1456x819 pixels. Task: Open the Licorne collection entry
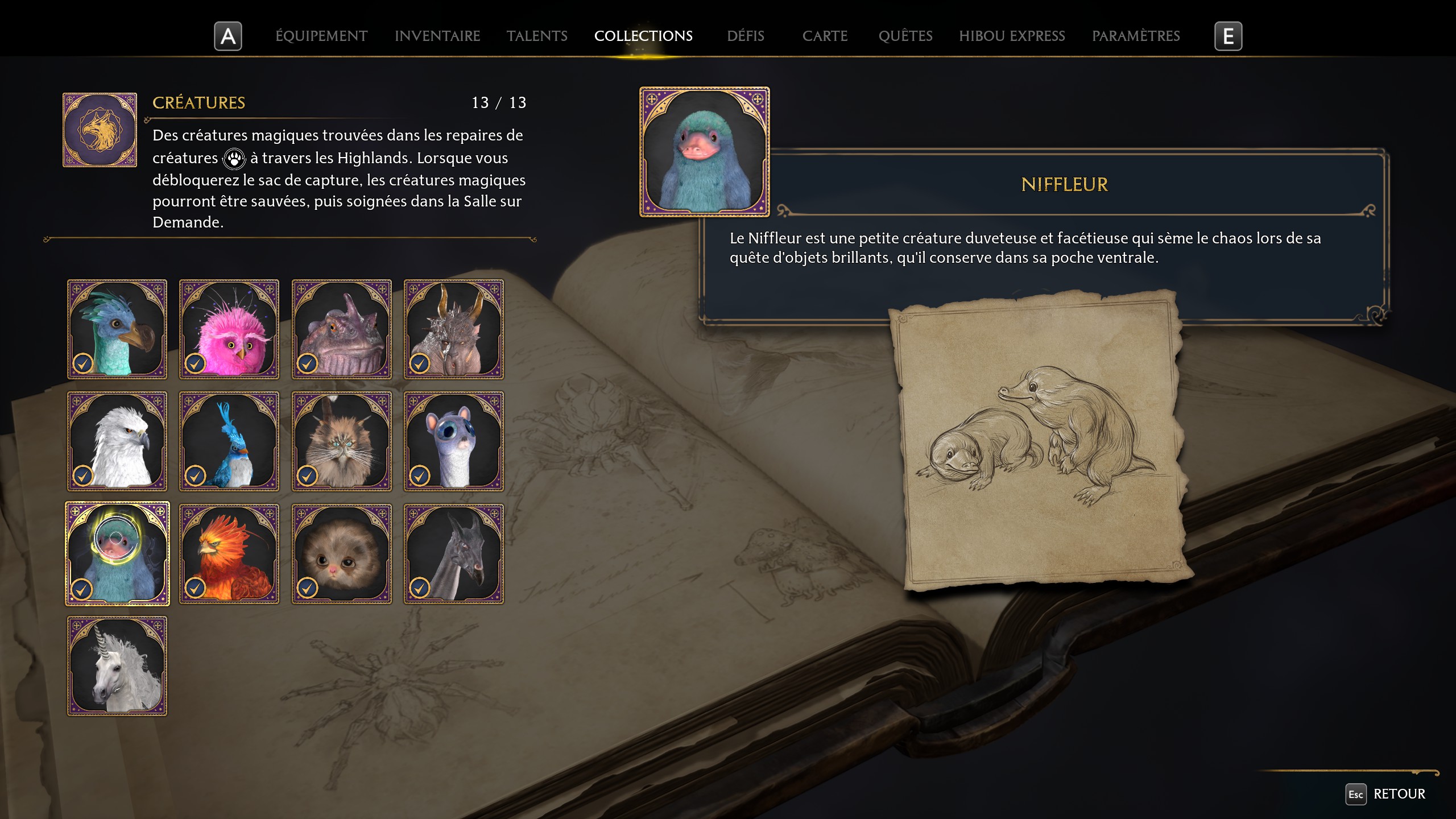pos(117,665)
